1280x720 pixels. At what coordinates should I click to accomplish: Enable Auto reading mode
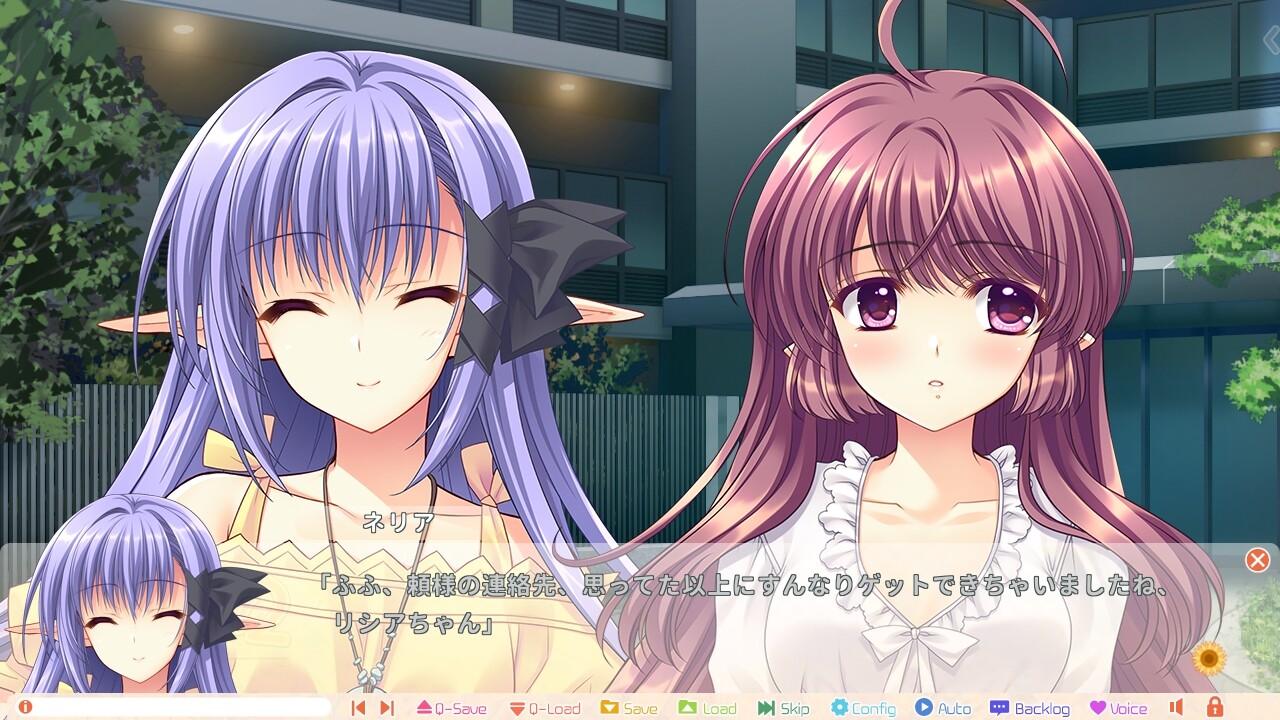point(923,706)
